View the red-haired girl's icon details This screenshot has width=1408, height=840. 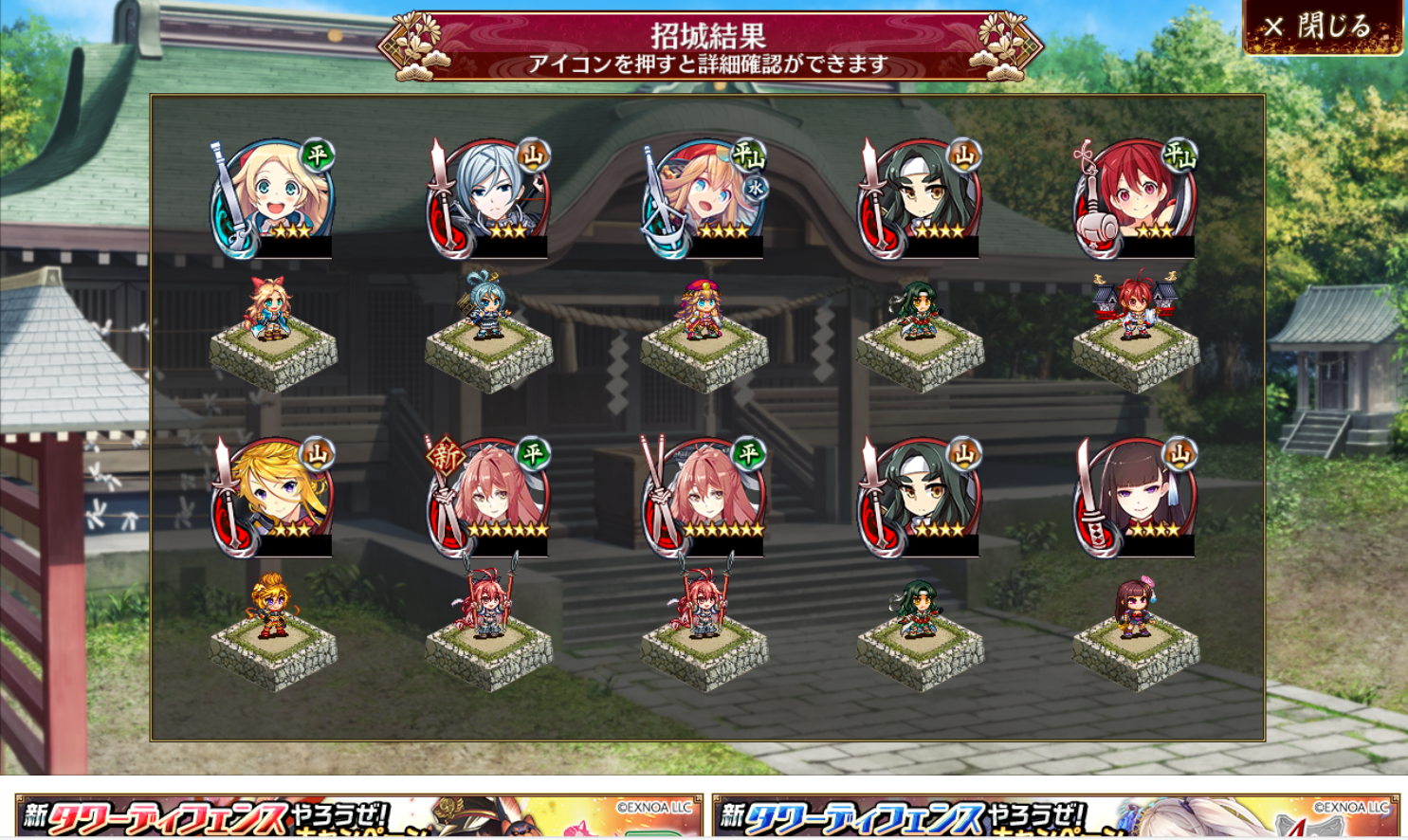(1135, 199)
